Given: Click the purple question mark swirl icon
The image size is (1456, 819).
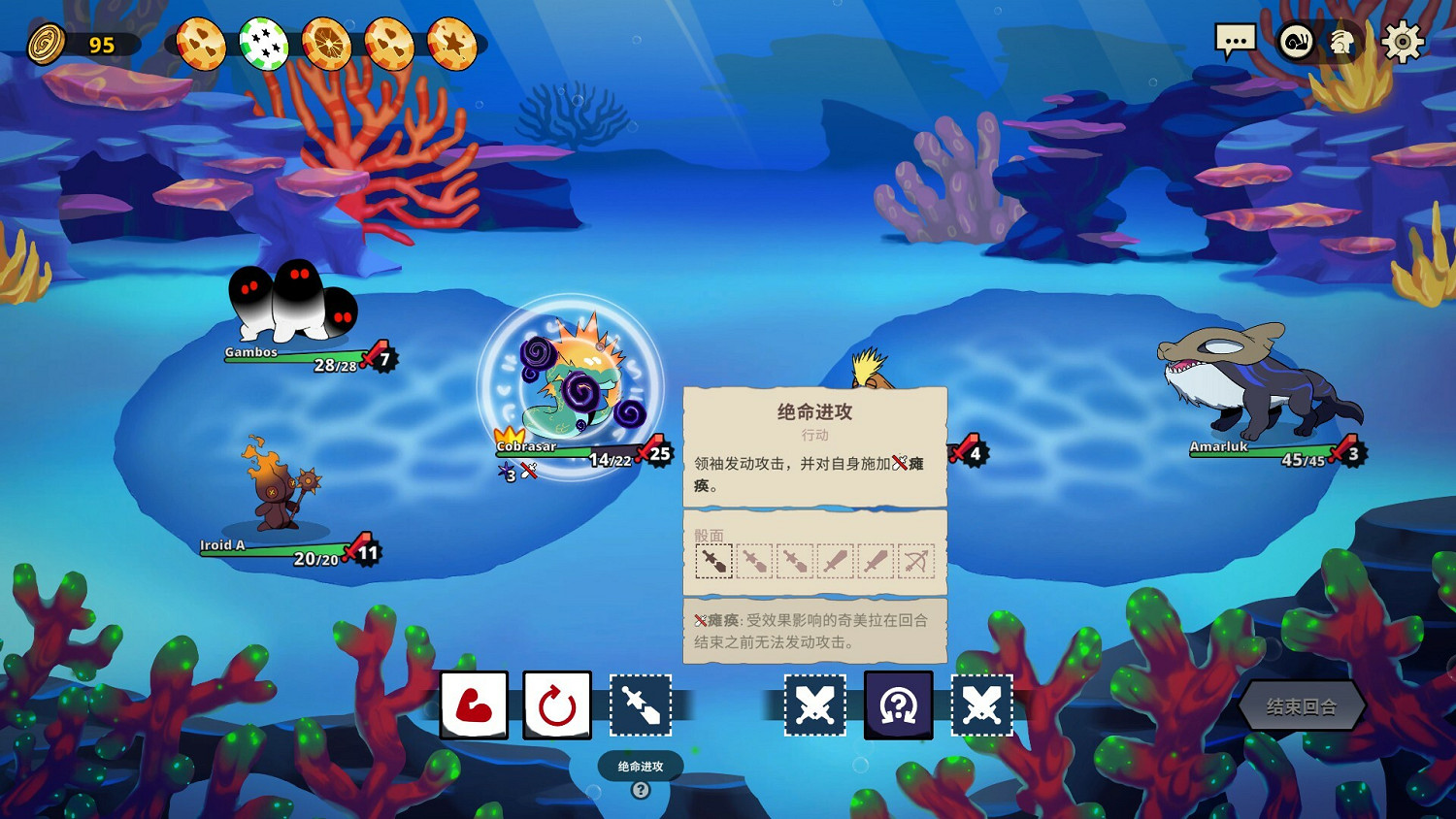Looking at the screenshot, I should pos(898,705).
